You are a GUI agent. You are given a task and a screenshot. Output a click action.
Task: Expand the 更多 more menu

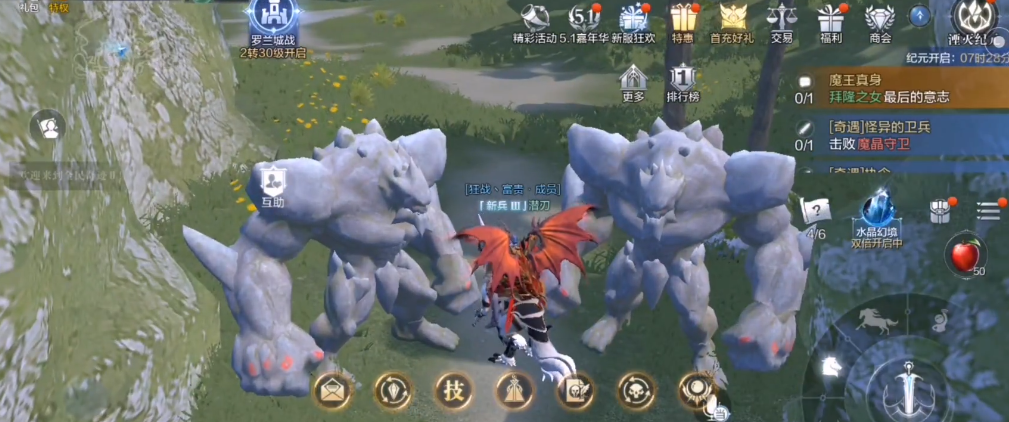click(x=633, y=79)
